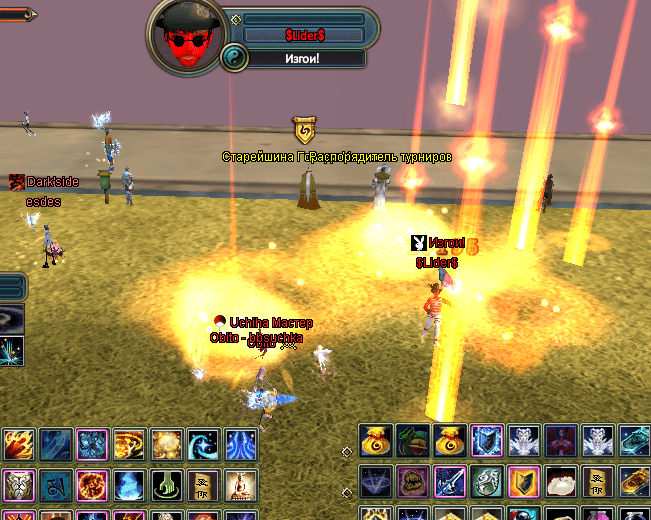Viewport: 651px width, 520px height.
Task: Select the yin-yang icon on target frame
Action: click(x=233, y=57)
